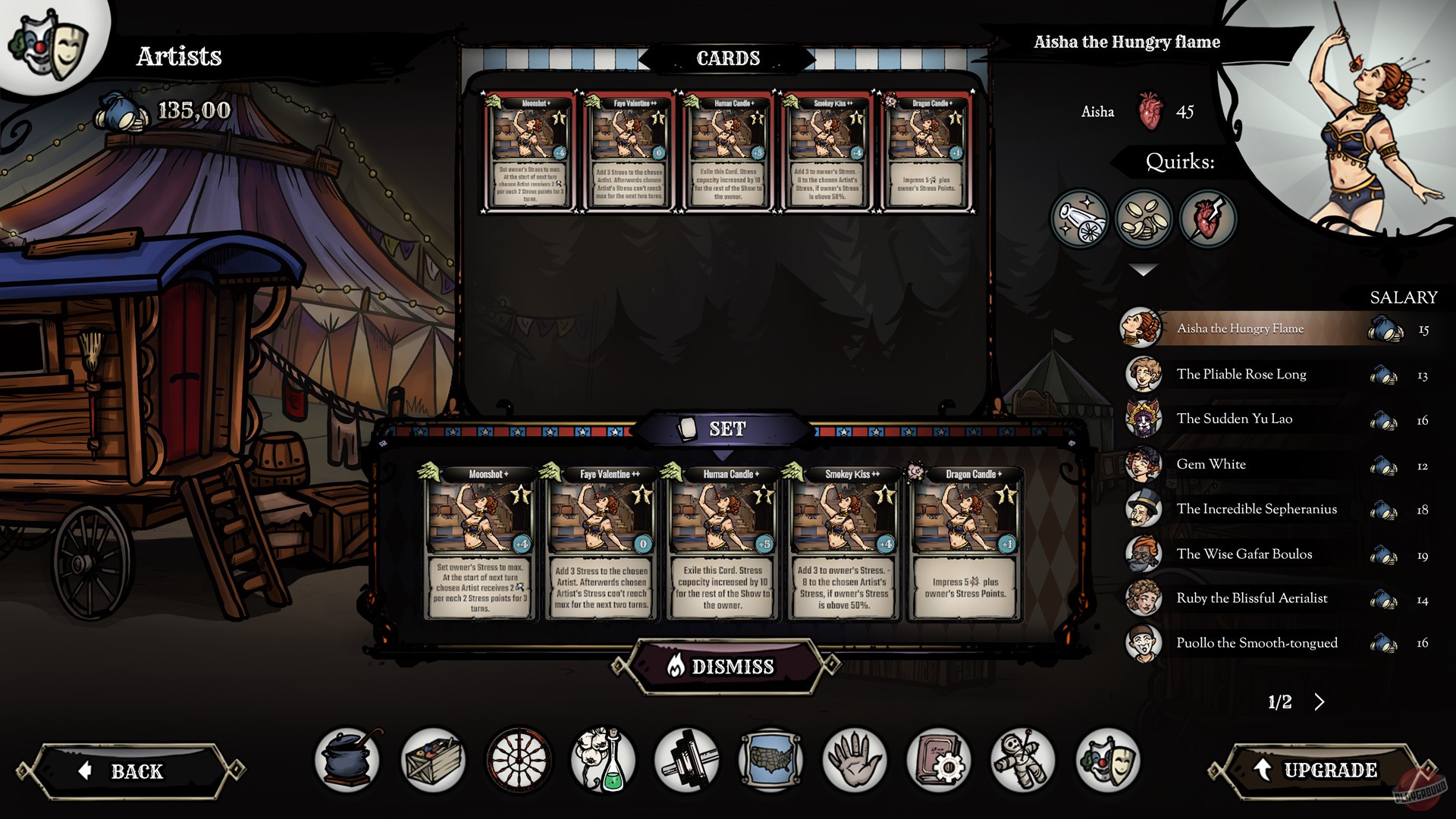Viewport: 1456px width, 819px height.
Task: Select the coins quirk icon
Action: 1145,219
